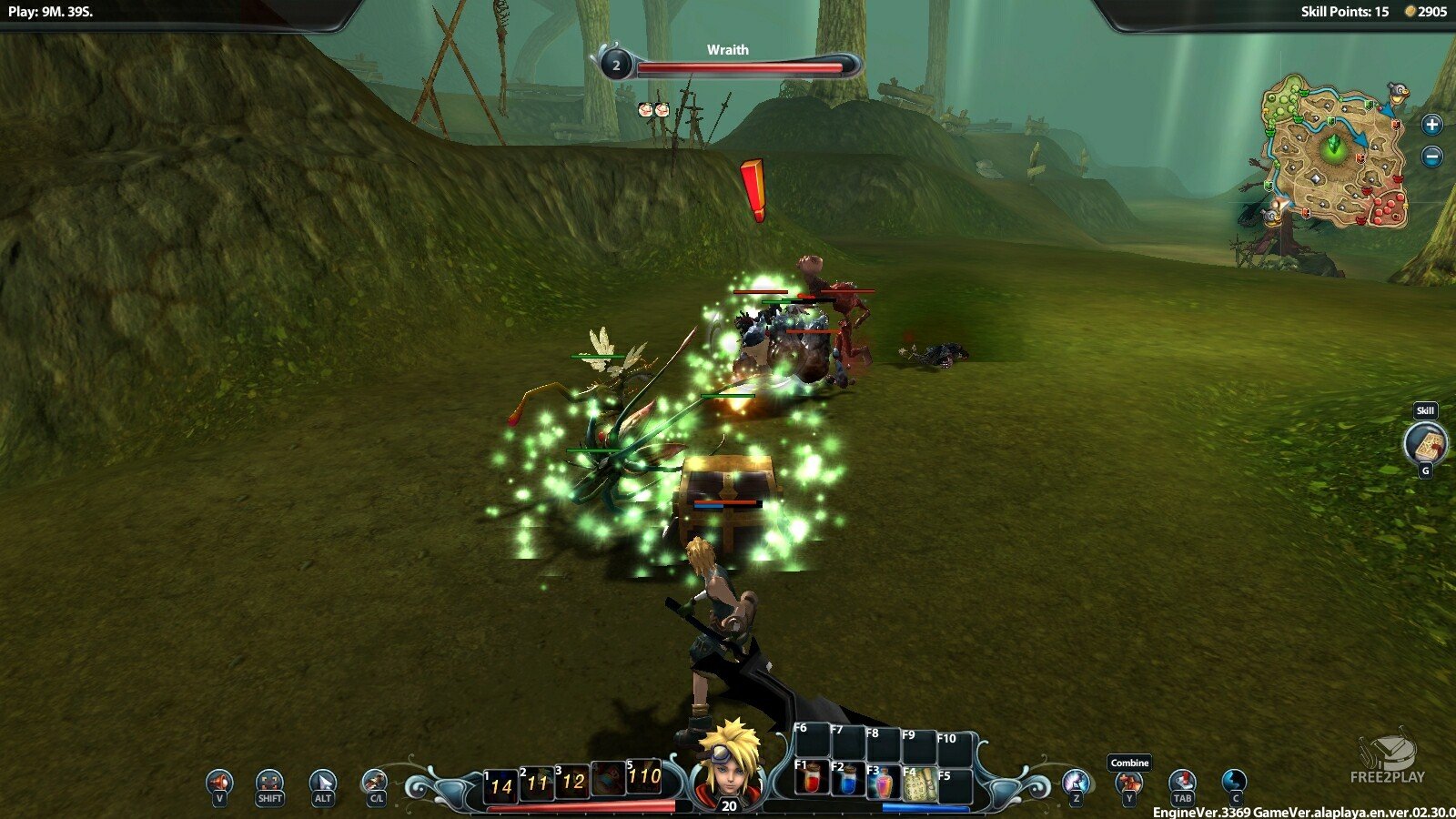Screen dimensions: 1456x819
Task: Open the Combine function icon
Action: [x=1128, y=783]
